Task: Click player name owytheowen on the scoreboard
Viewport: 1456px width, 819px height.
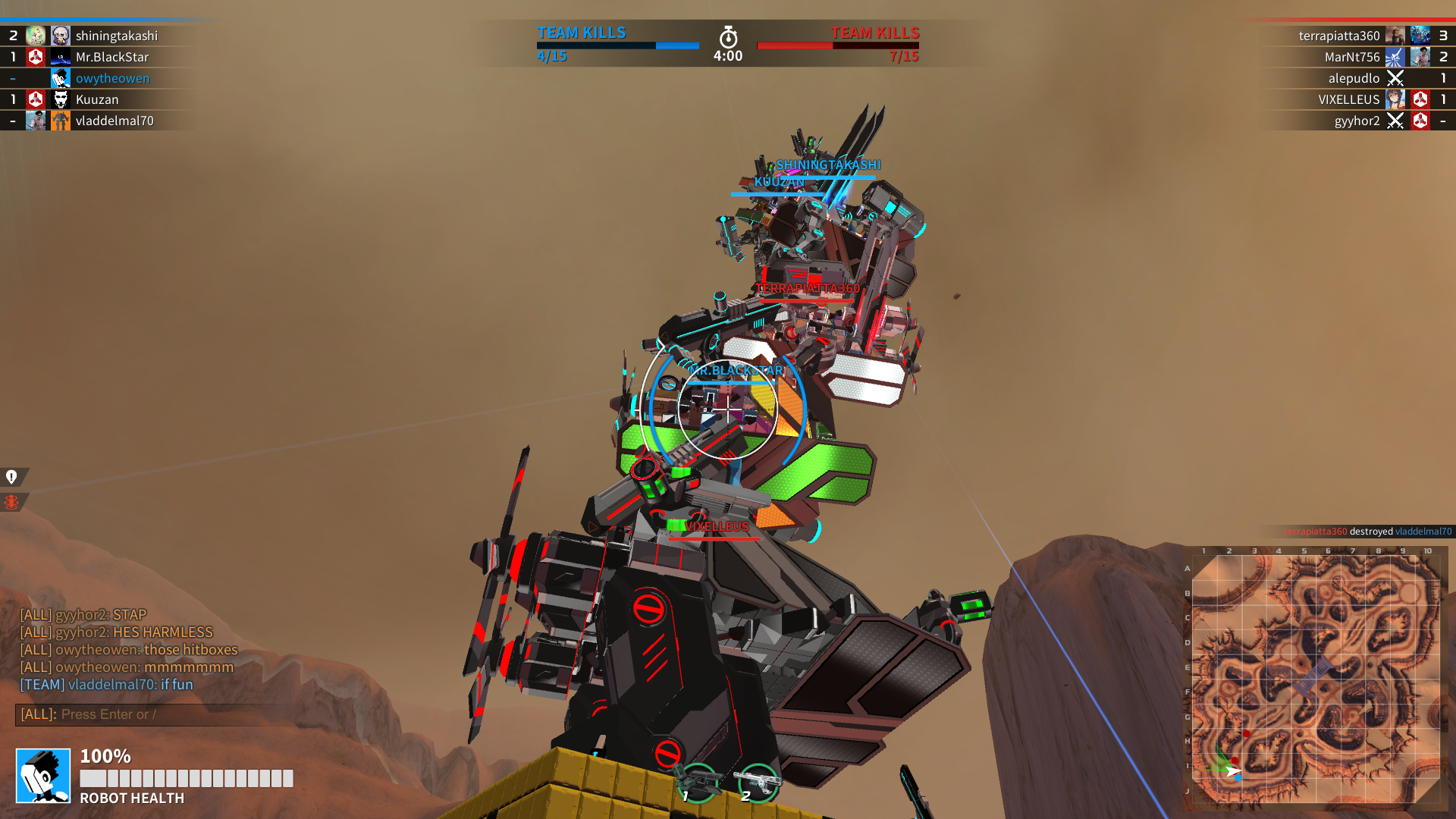Action: [112, 78]
